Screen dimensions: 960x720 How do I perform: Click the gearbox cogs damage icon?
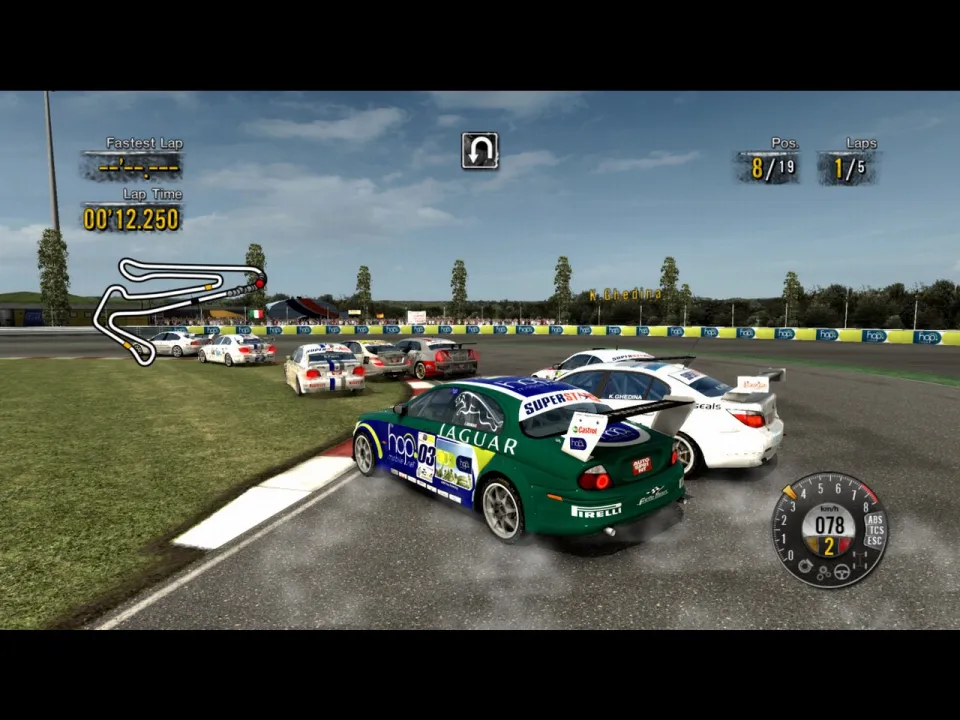tap(823, 573)
